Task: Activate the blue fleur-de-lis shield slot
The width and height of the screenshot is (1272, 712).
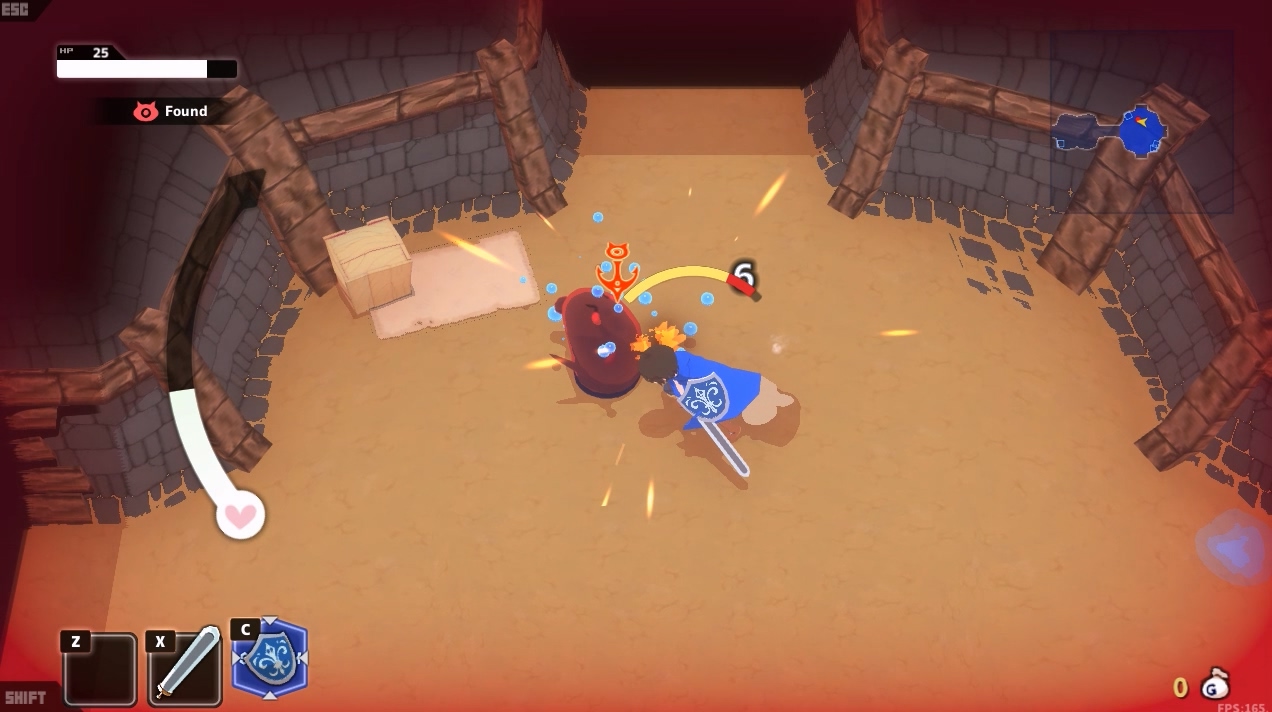Action: pos(270,659)
